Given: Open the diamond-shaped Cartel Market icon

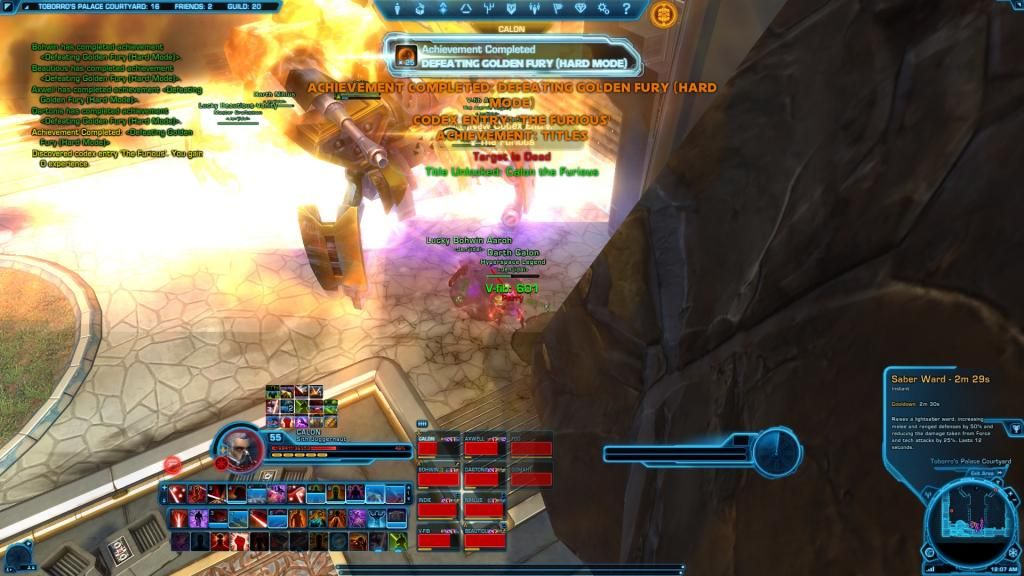Looking at the screenshot, I should [x=582, y=10].
